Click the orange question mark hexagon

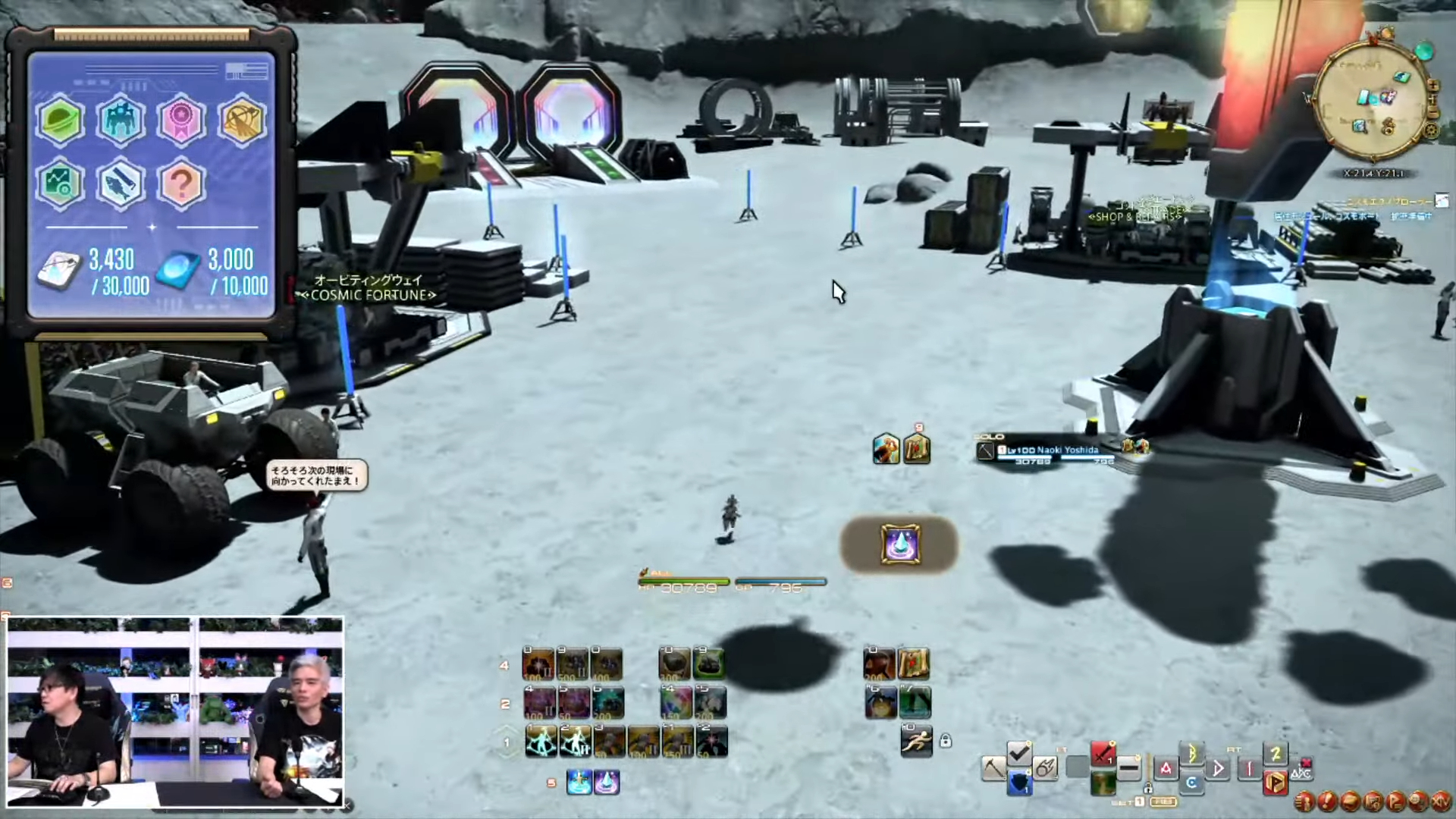coord(181,184)
